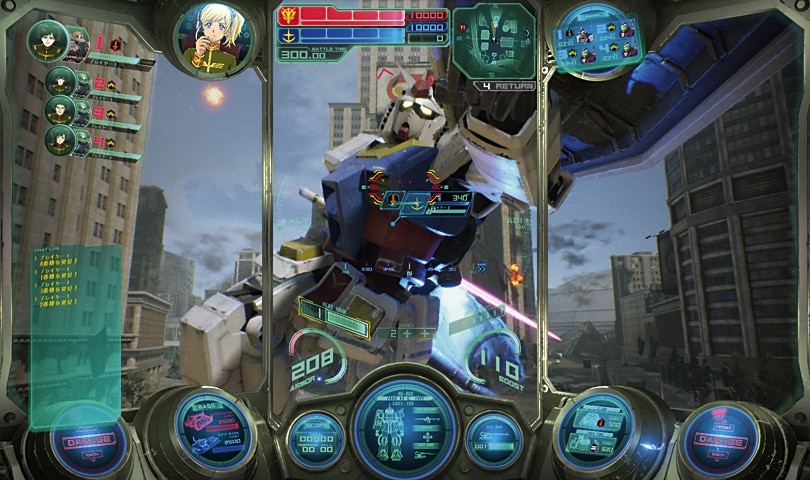Select the weapon ammo dial

coord(594,431)
